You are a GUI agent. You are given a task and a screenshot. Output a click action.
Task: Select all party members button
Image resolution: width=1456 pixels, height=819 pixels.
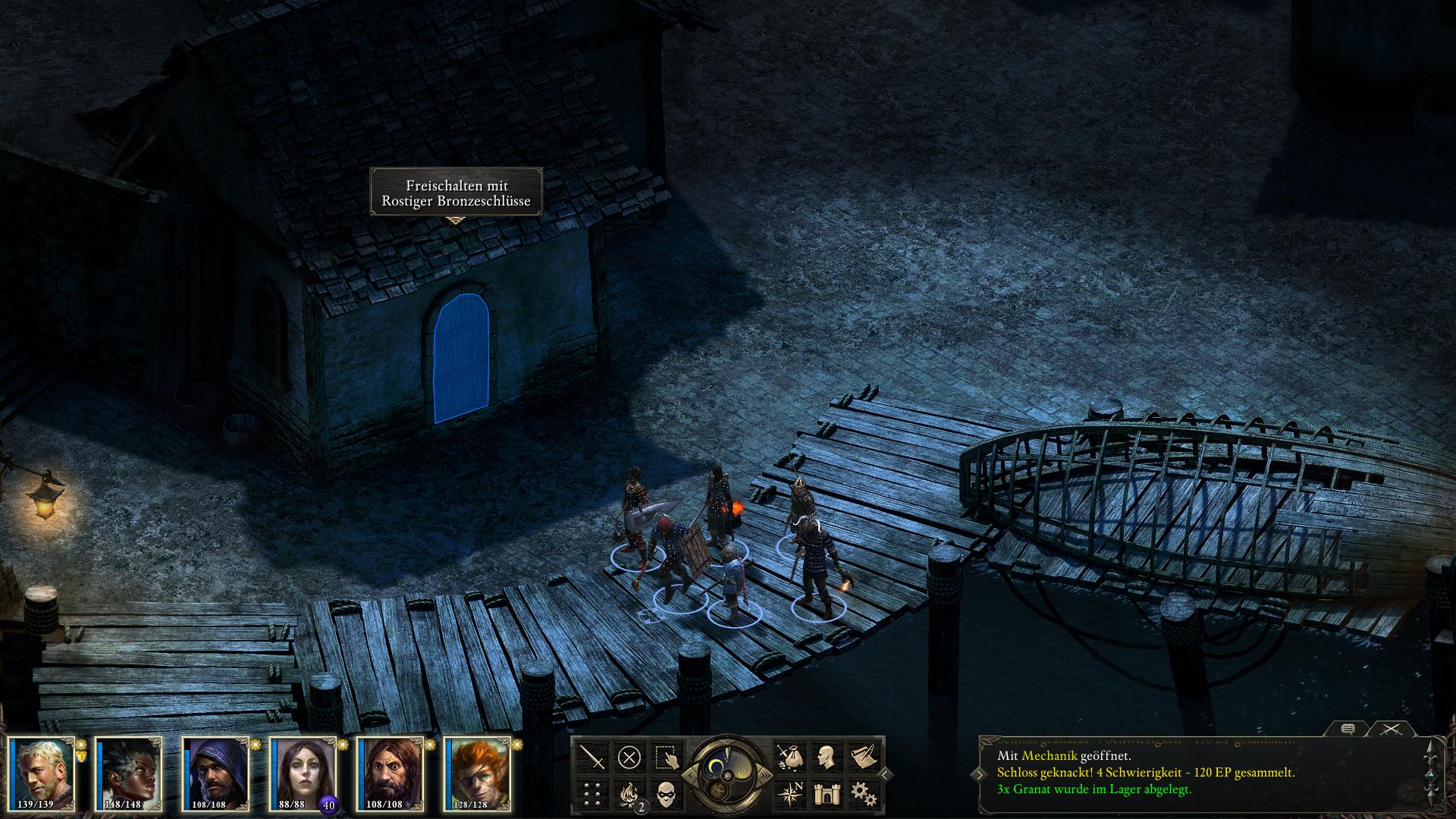tap(667, 757)
